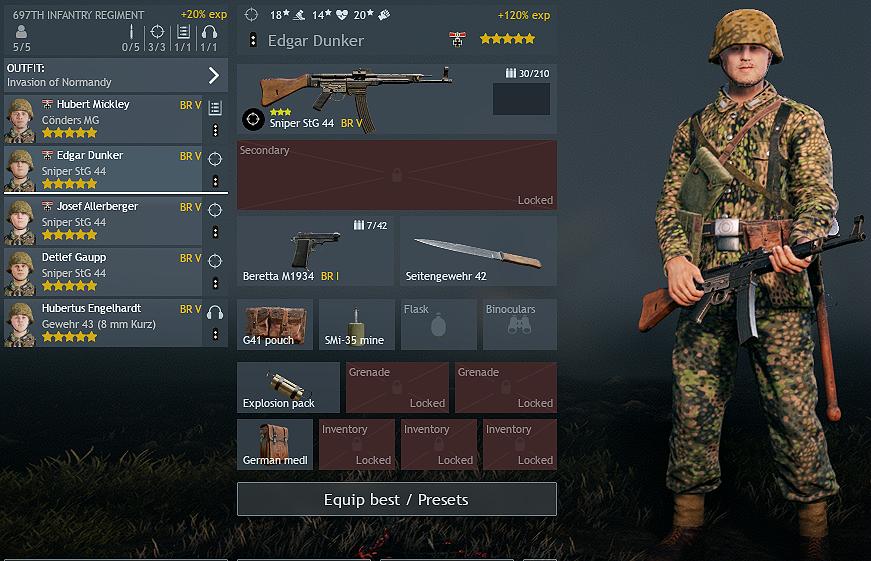Select the SMi-35 mine slot
The width and height of the screenshot is (871, 561).
(357, 325)
